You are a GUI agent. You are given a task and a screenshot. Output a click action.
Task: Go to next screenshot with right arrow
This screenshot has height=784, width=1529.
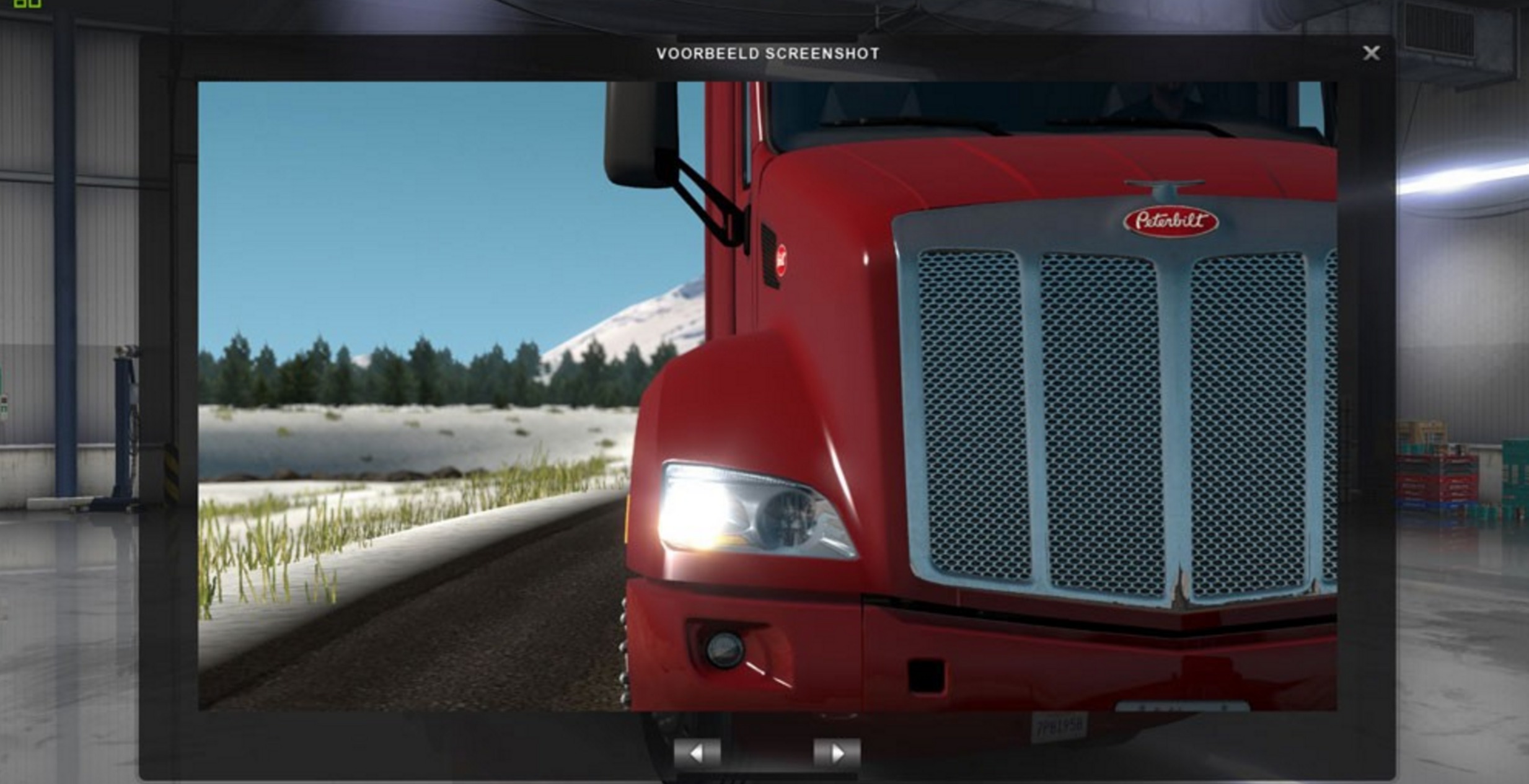[x=837, y=754]
